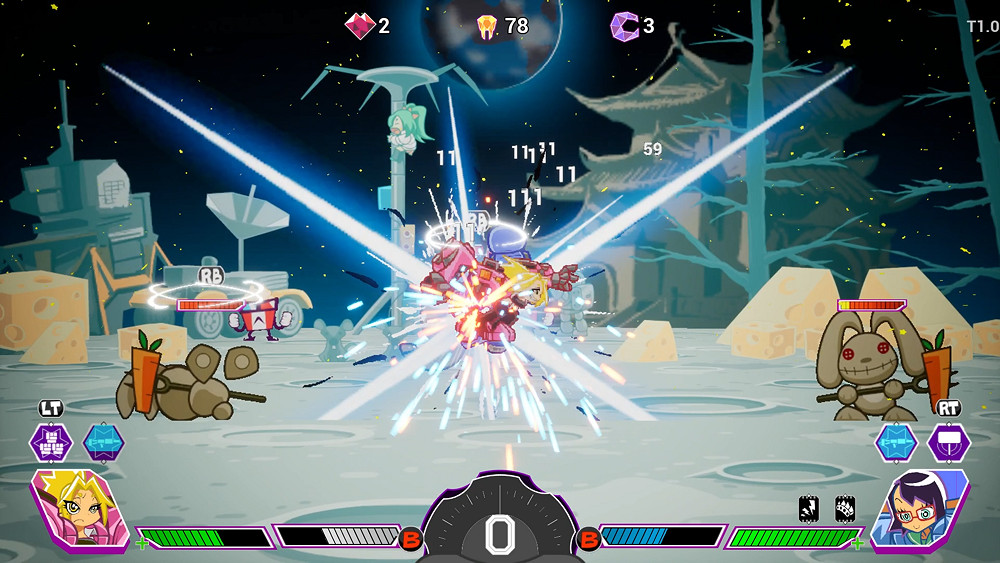Activate the purple hammer ability
Screen dimensions: 1000x563
pyautogui.click(x=948, y=442)
